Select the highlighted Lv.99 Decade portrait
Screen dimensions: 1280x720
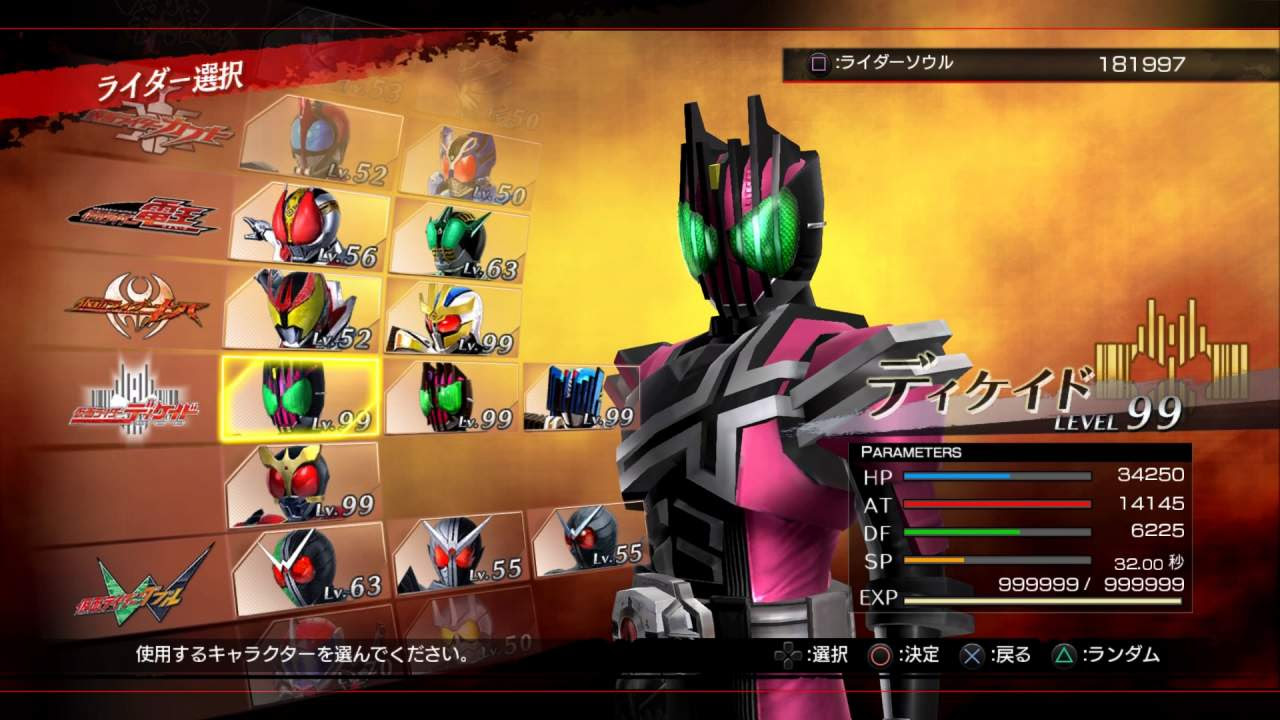(x=300, y=395)
